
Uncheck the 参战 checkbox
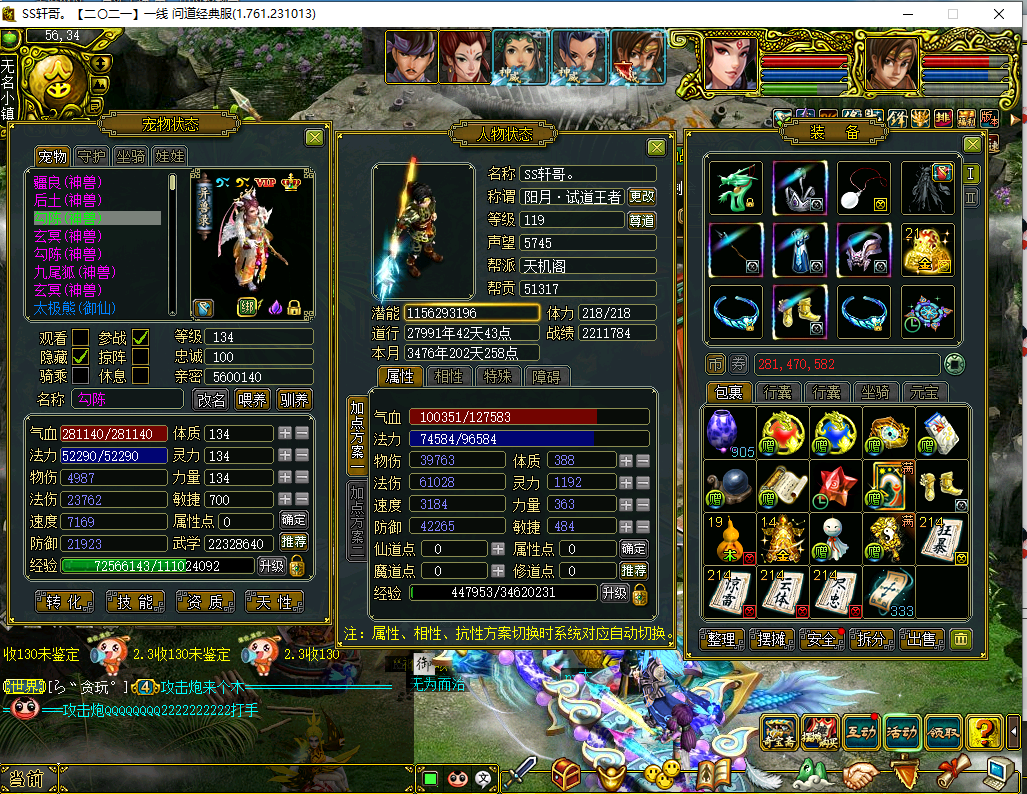[x=141, y=337]
